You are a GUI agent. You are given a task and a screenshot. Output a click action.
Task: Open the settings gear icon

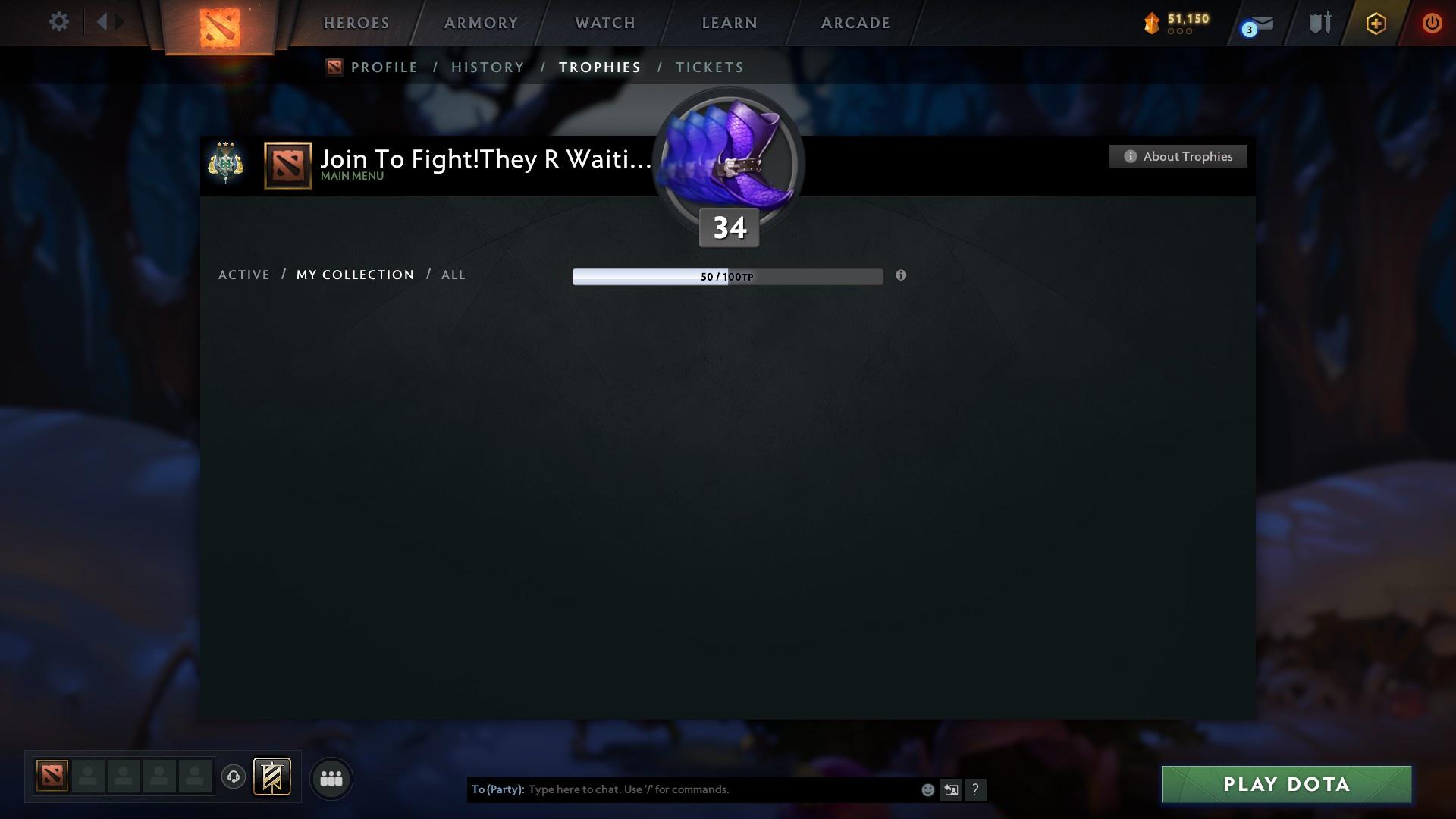tap(58, 22)
